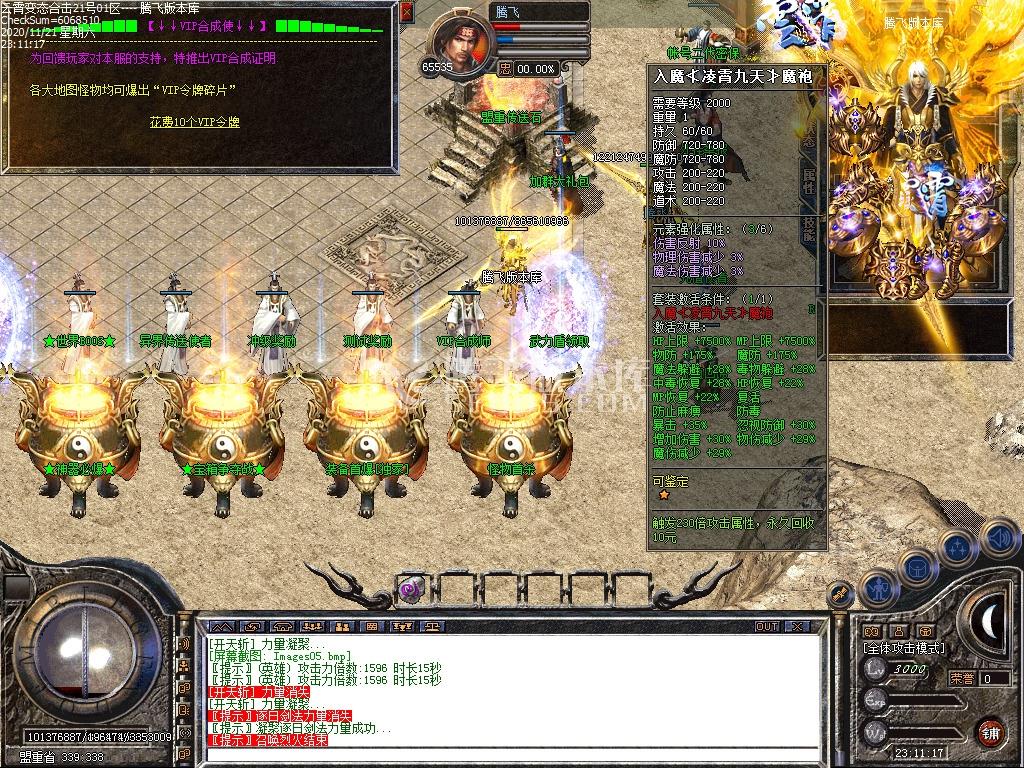
Task: Select the hero portrait of 腾飞
Action: coord(460,45)
